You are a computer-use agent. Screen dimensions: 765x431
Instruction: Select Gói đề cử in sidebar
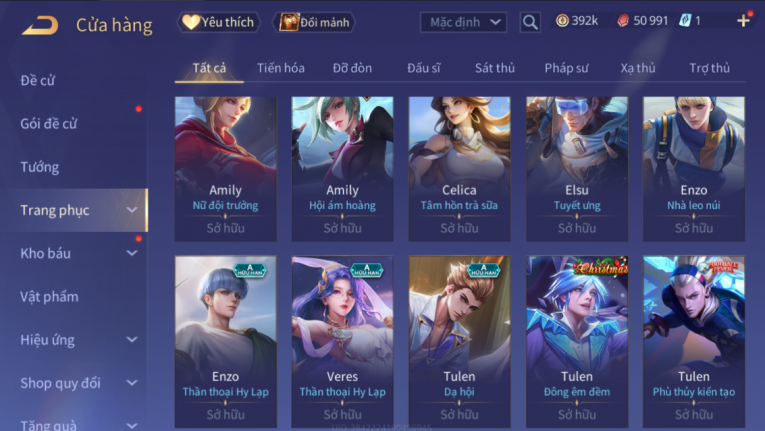[49, 124]
